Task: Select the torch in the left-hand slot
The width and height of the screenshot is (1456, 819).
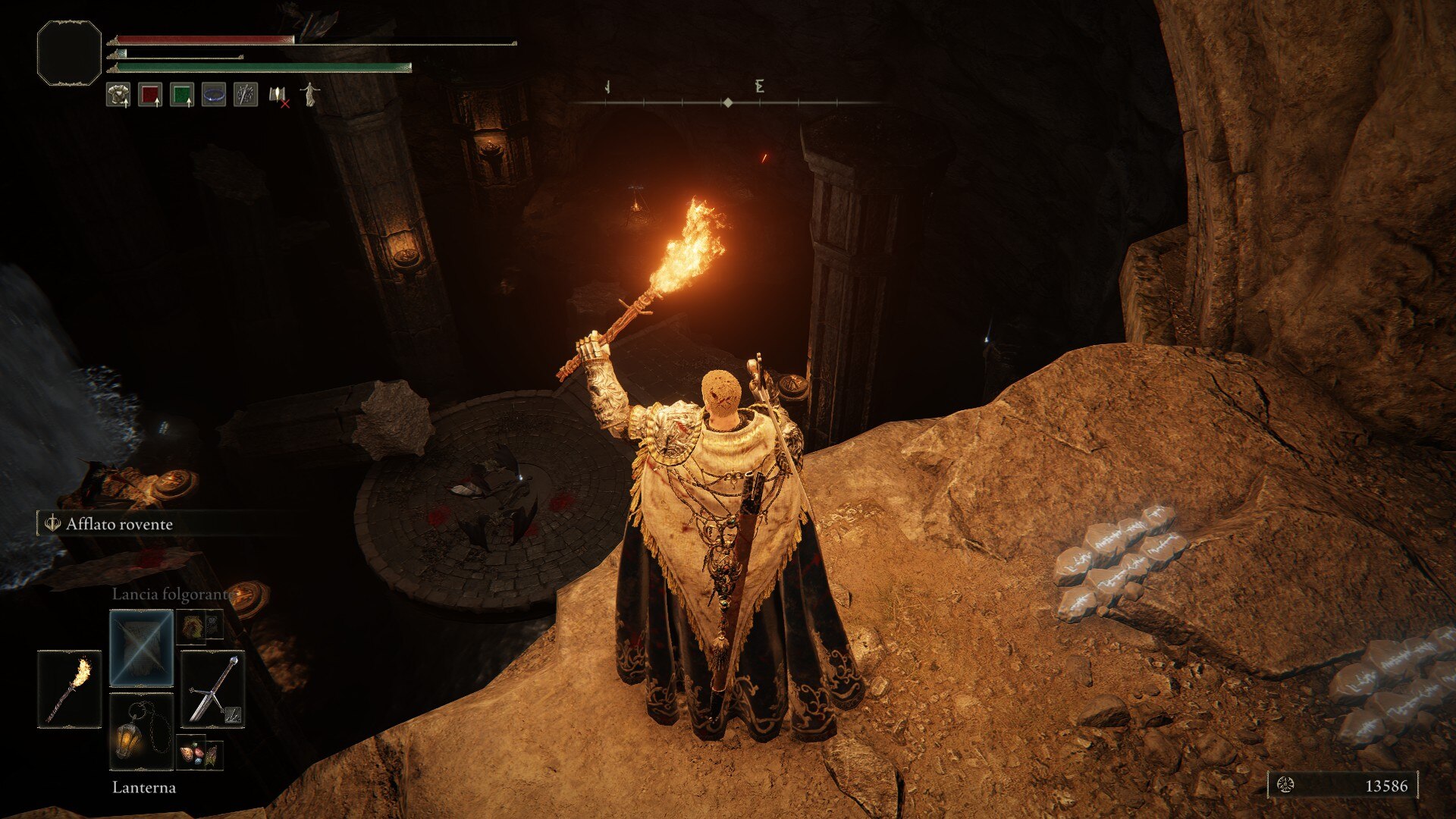Action: pyautogui.click(x=69, y=689)
